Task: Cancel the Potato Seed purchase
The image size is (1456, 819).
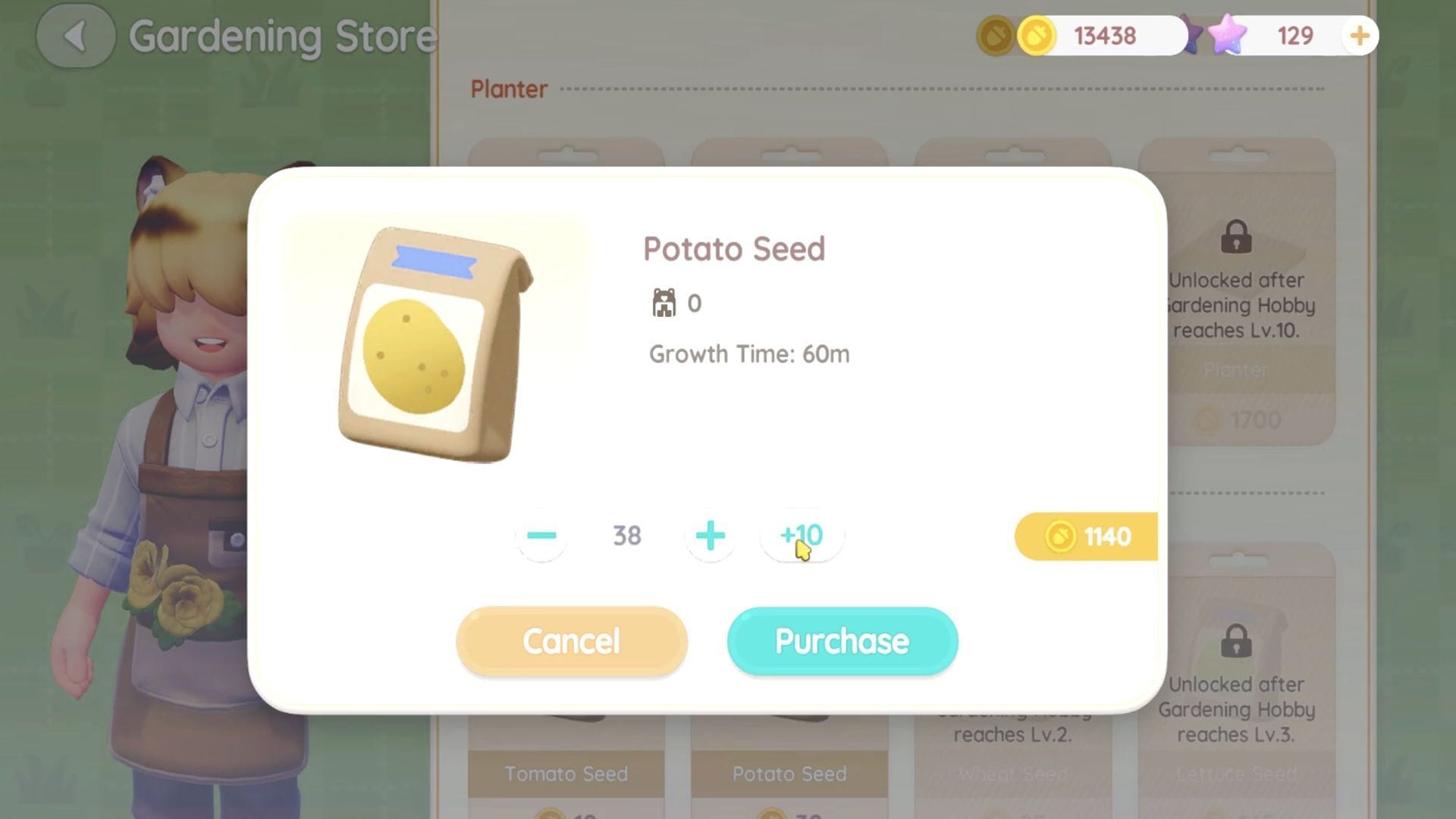Action: coord(571,641)
